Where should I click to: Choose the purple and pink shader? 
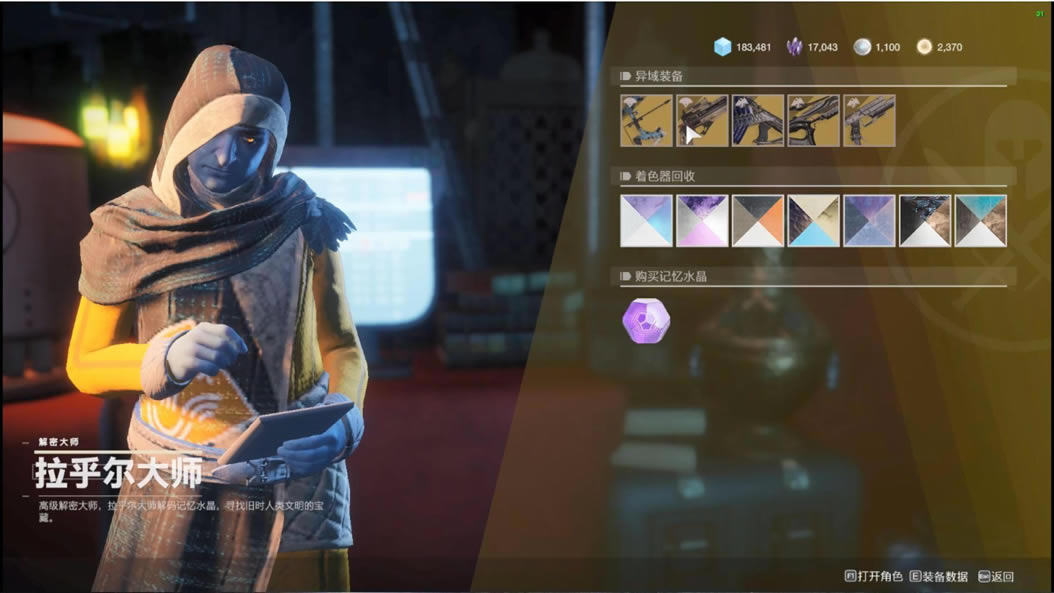[x=702, y=220]
